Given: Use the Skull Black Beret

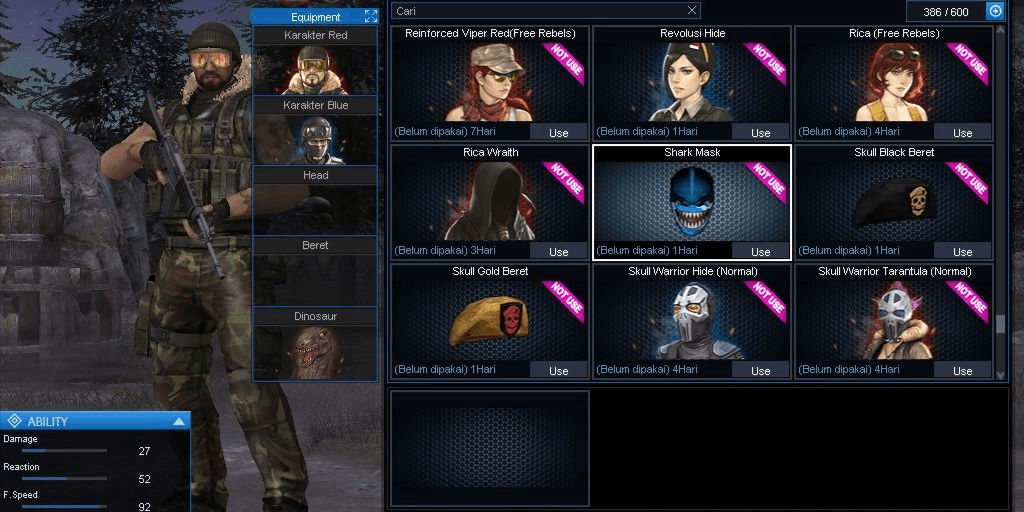Looking at the screenshot, I should pyautogui.click(x=962, y=251).
